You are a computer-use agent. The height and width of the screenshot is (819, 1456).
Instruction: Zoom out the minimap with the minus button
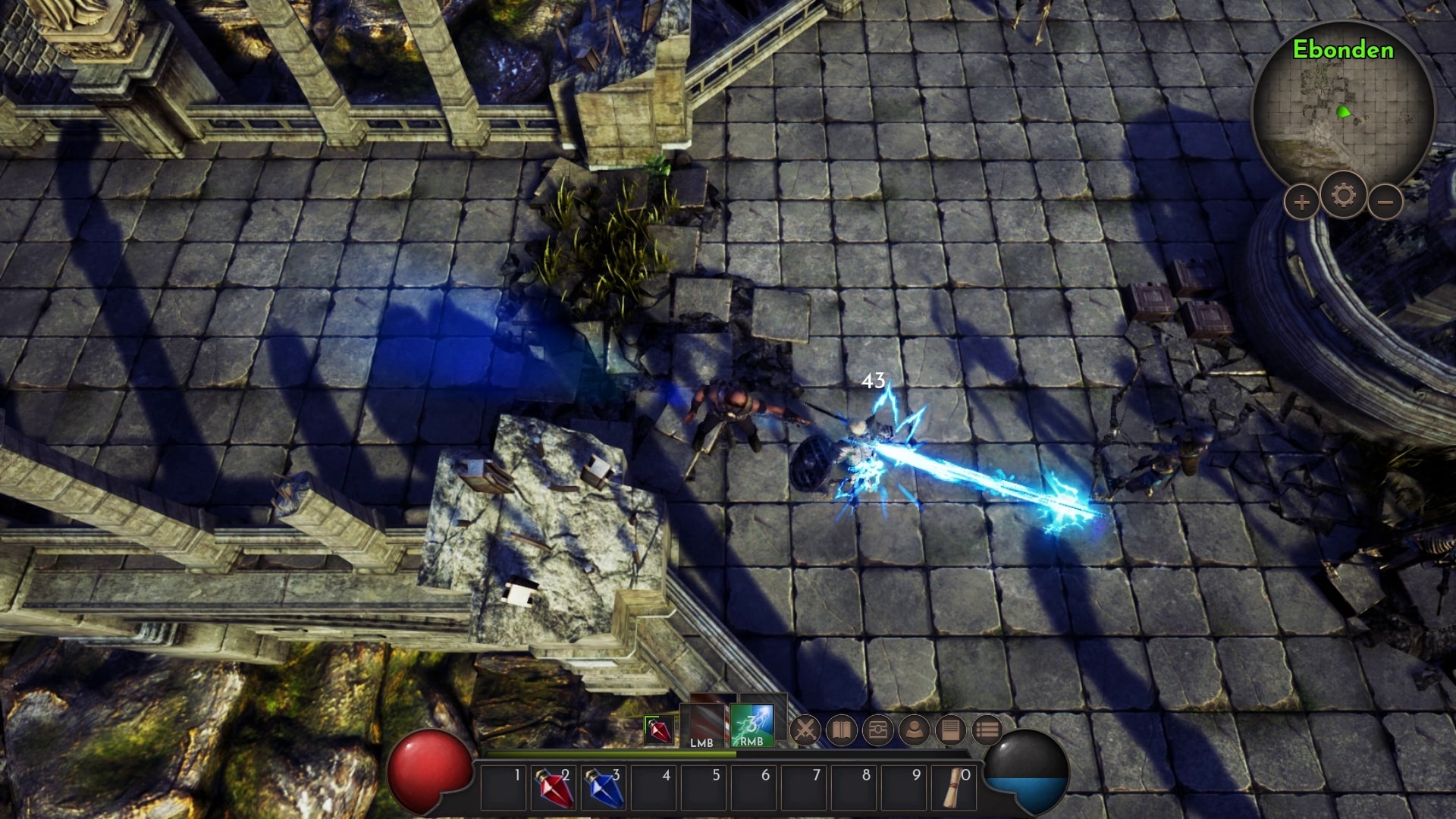point(1386,202)
